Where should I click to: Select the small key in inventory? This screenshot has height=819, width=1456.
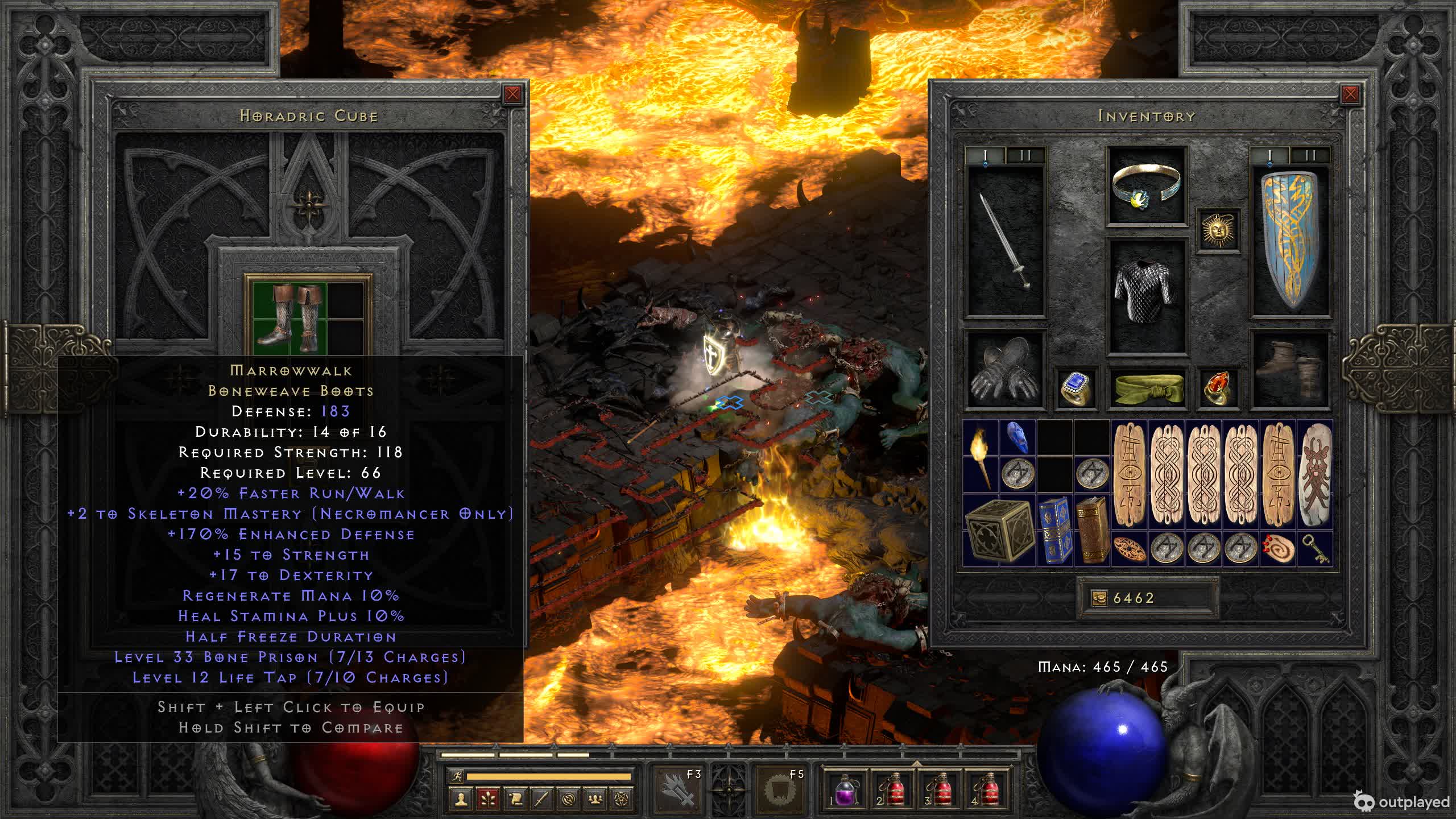pyautogui.click(x=1315, y=548)
